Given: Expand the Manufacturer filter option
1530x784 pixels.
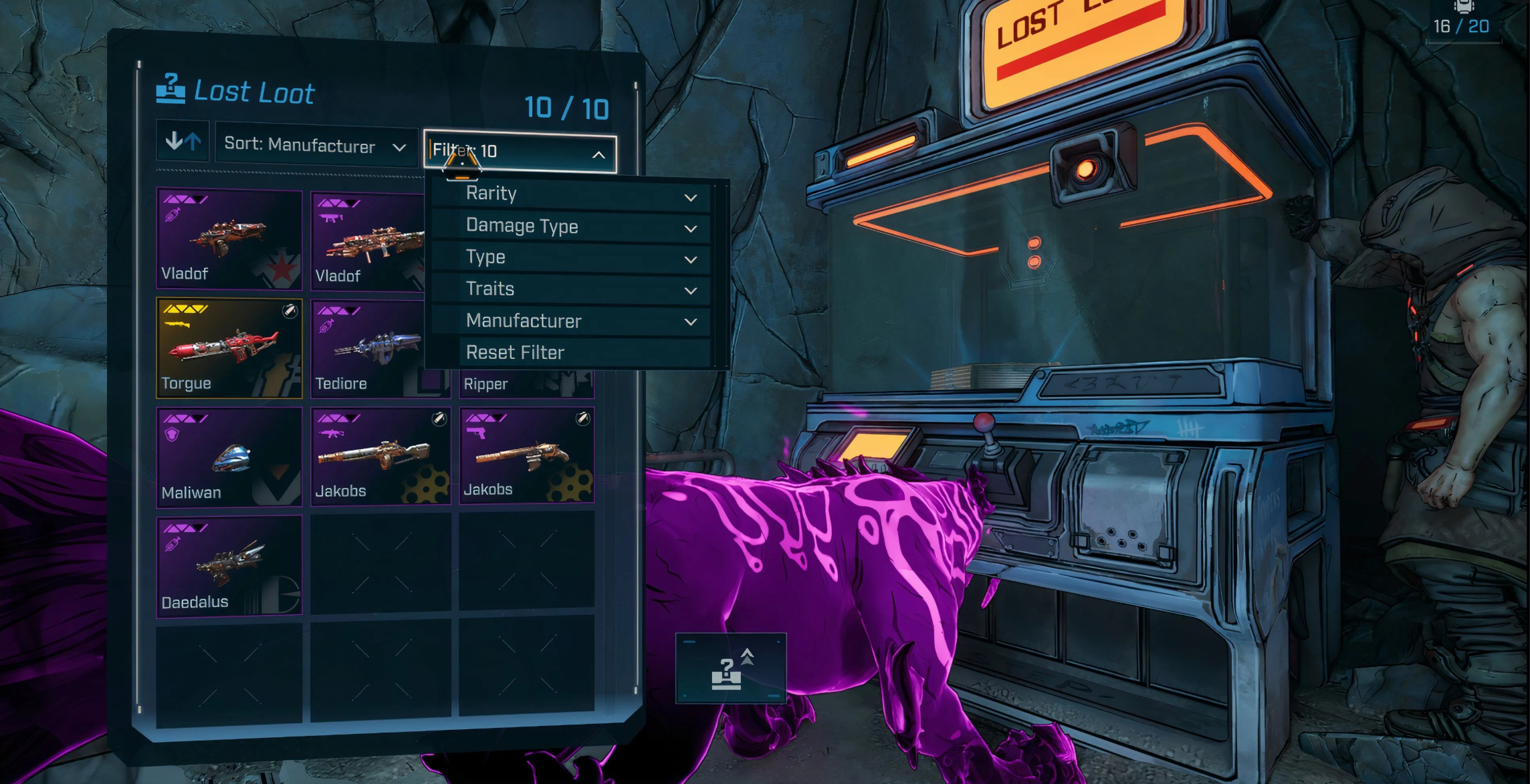Looking at the screenshot, I should click(572, 321).
